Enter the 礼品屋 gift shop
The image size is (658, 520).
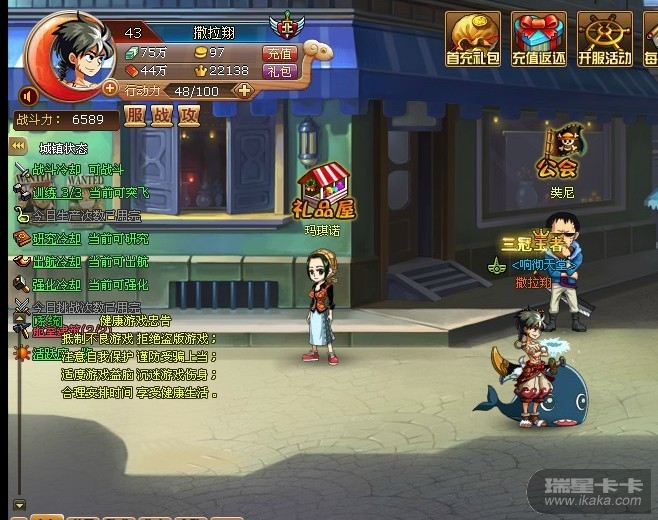tap(324, 196)
